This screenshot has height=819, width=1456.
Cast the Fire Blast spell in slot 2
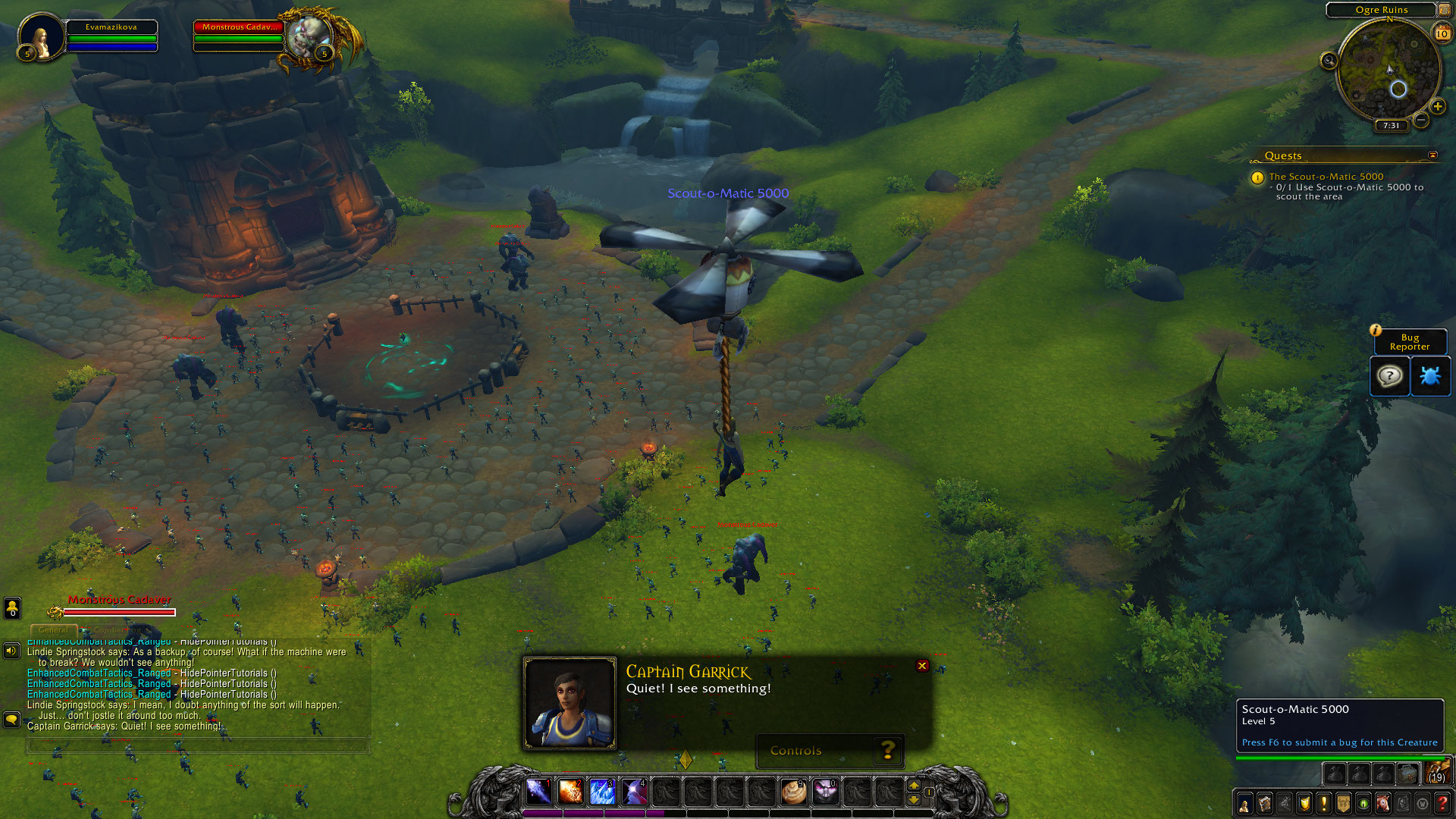tap(570, 792)
